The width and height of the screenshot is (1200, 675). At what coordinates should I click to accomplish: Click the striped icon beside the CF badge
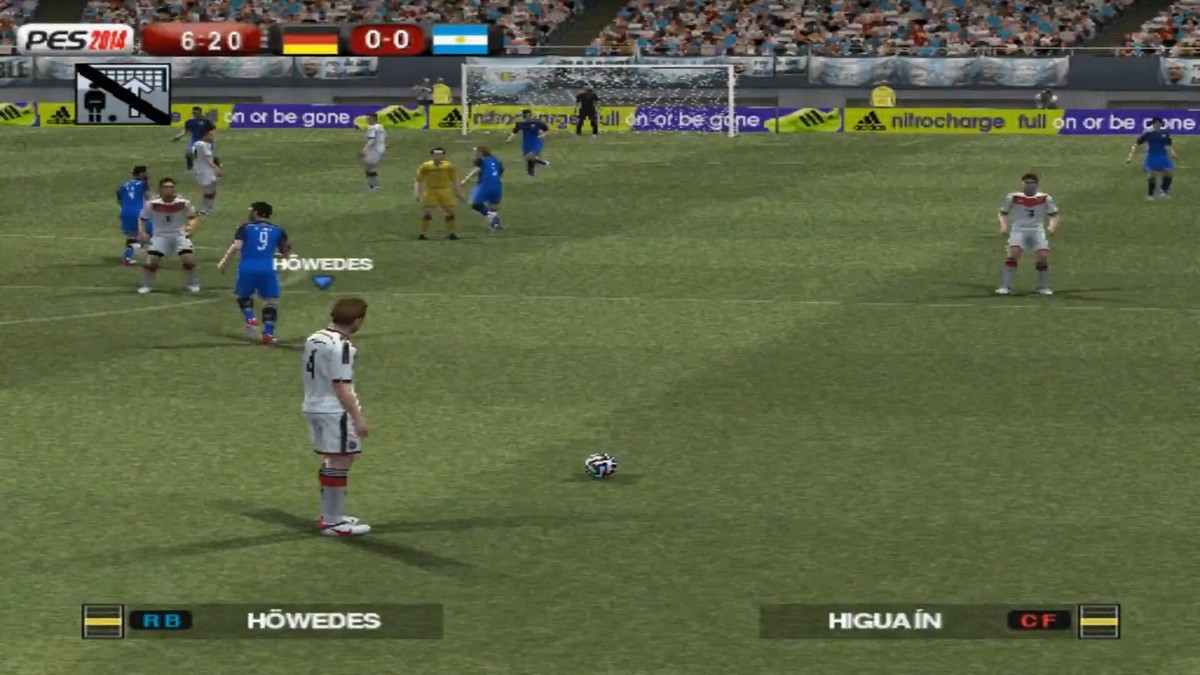click(1099, 621)
